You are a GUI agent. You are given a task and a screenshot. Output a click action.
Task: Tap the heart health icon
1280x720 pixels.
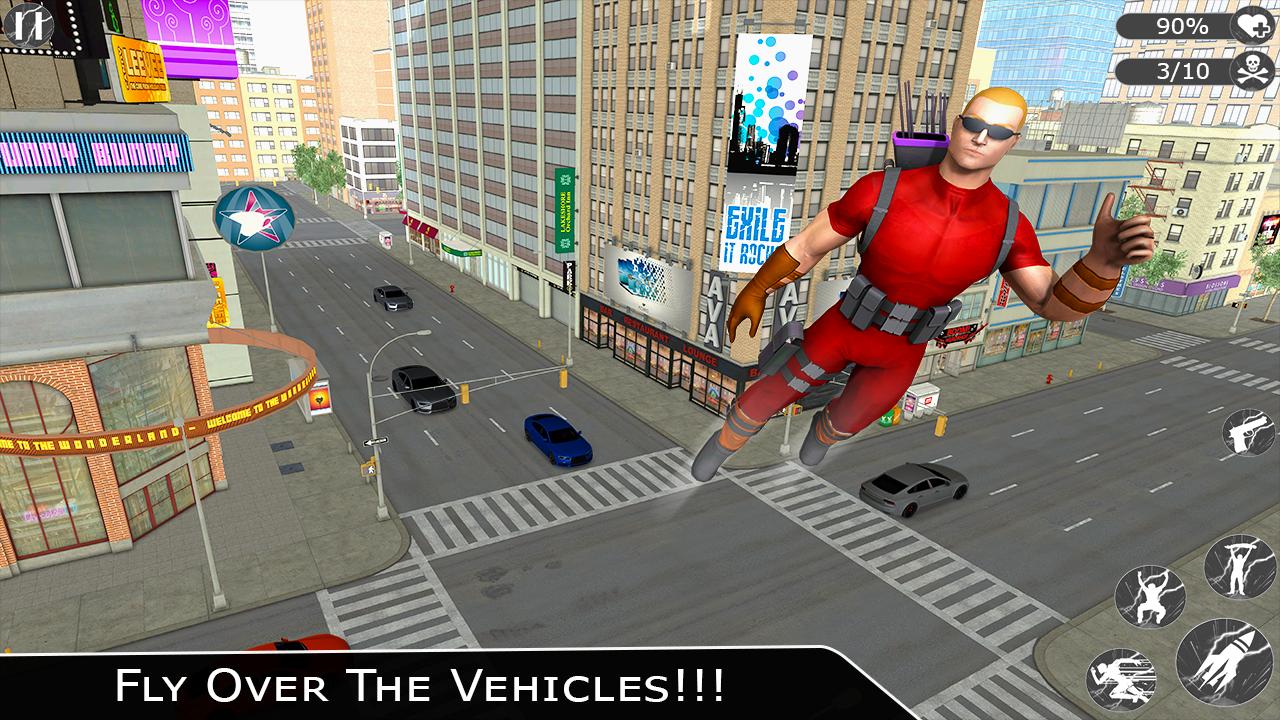coord(1253,27)
